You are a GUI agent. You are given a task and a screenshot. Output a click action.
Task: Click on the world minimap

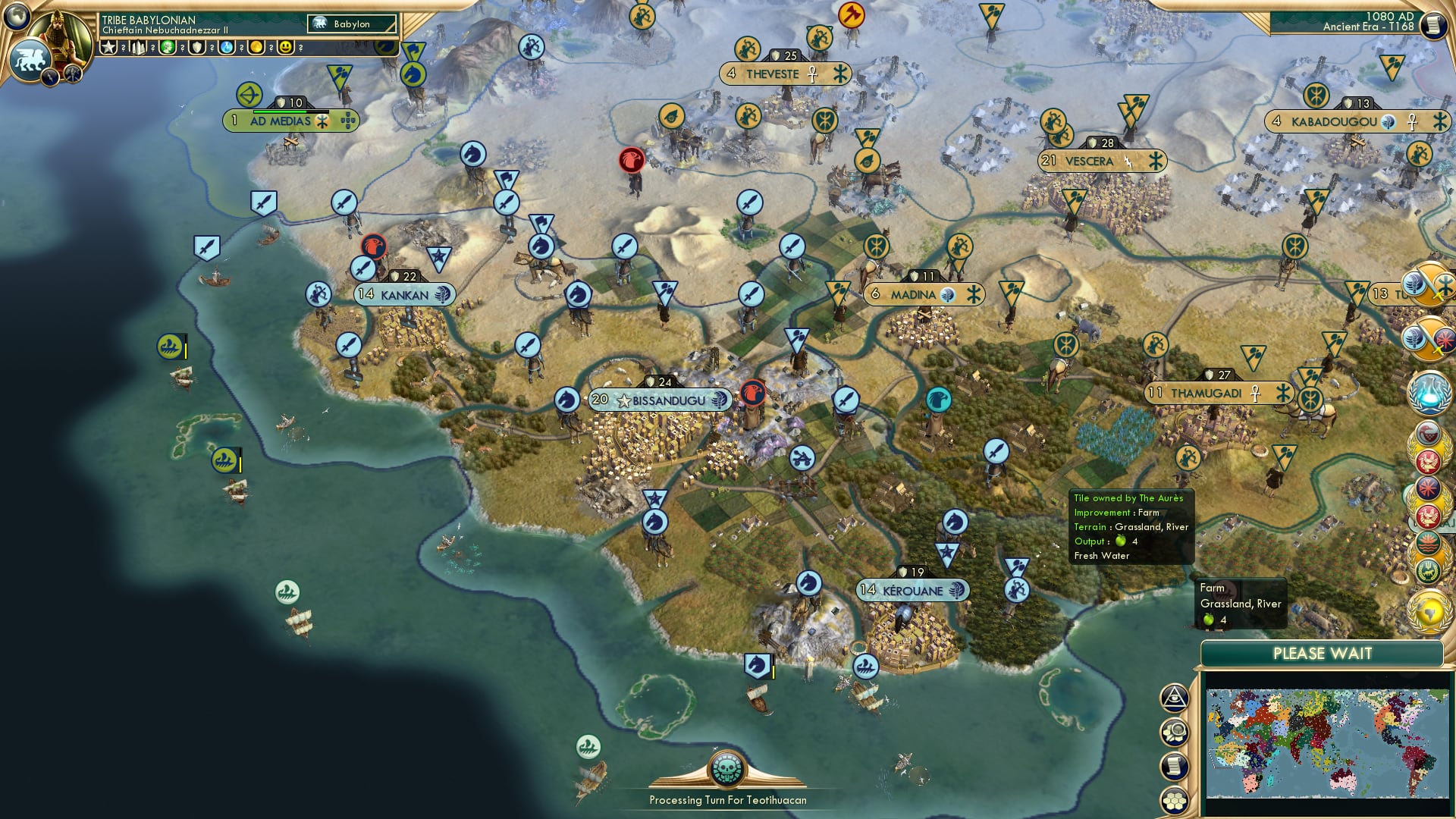click(1327, 743)
